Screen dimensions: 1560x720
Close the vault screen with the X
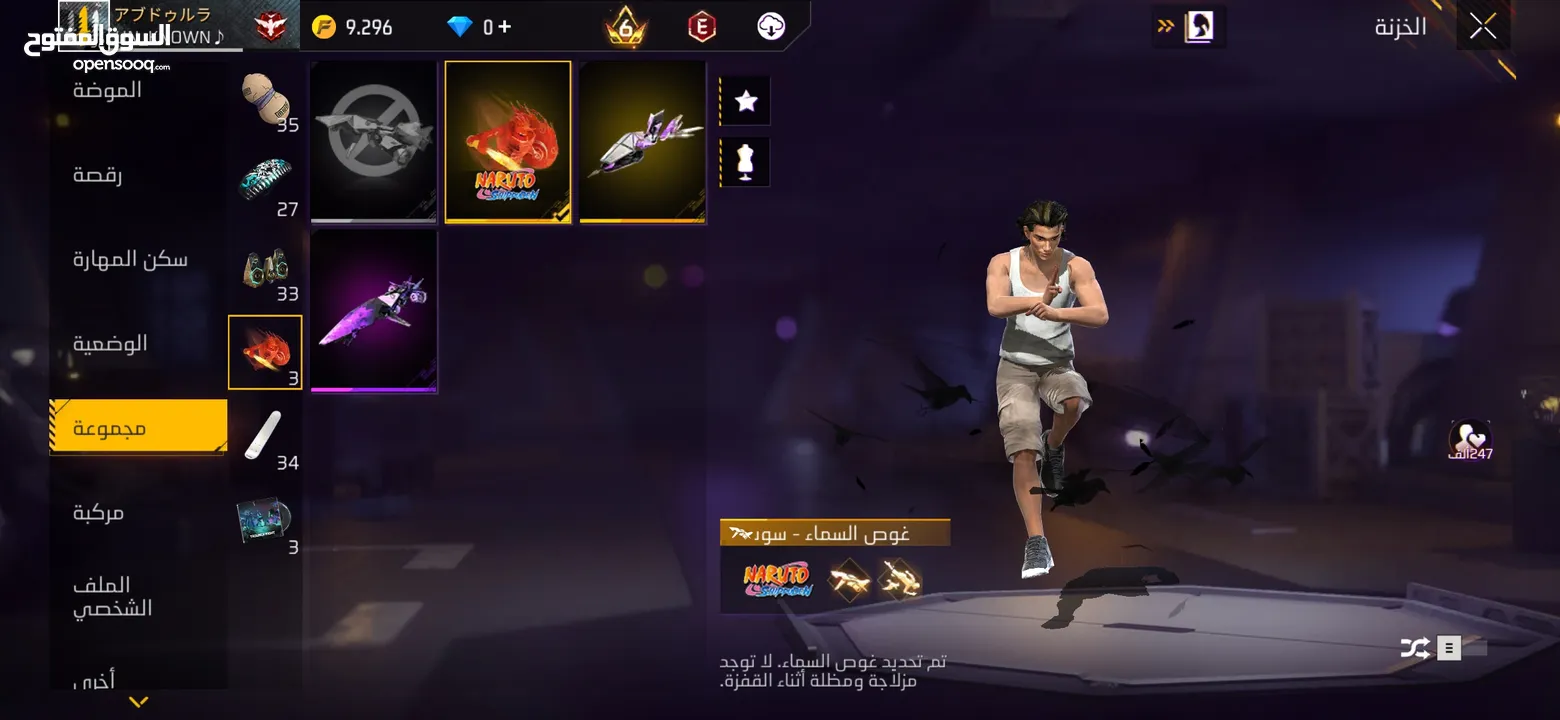(1482, 27)
